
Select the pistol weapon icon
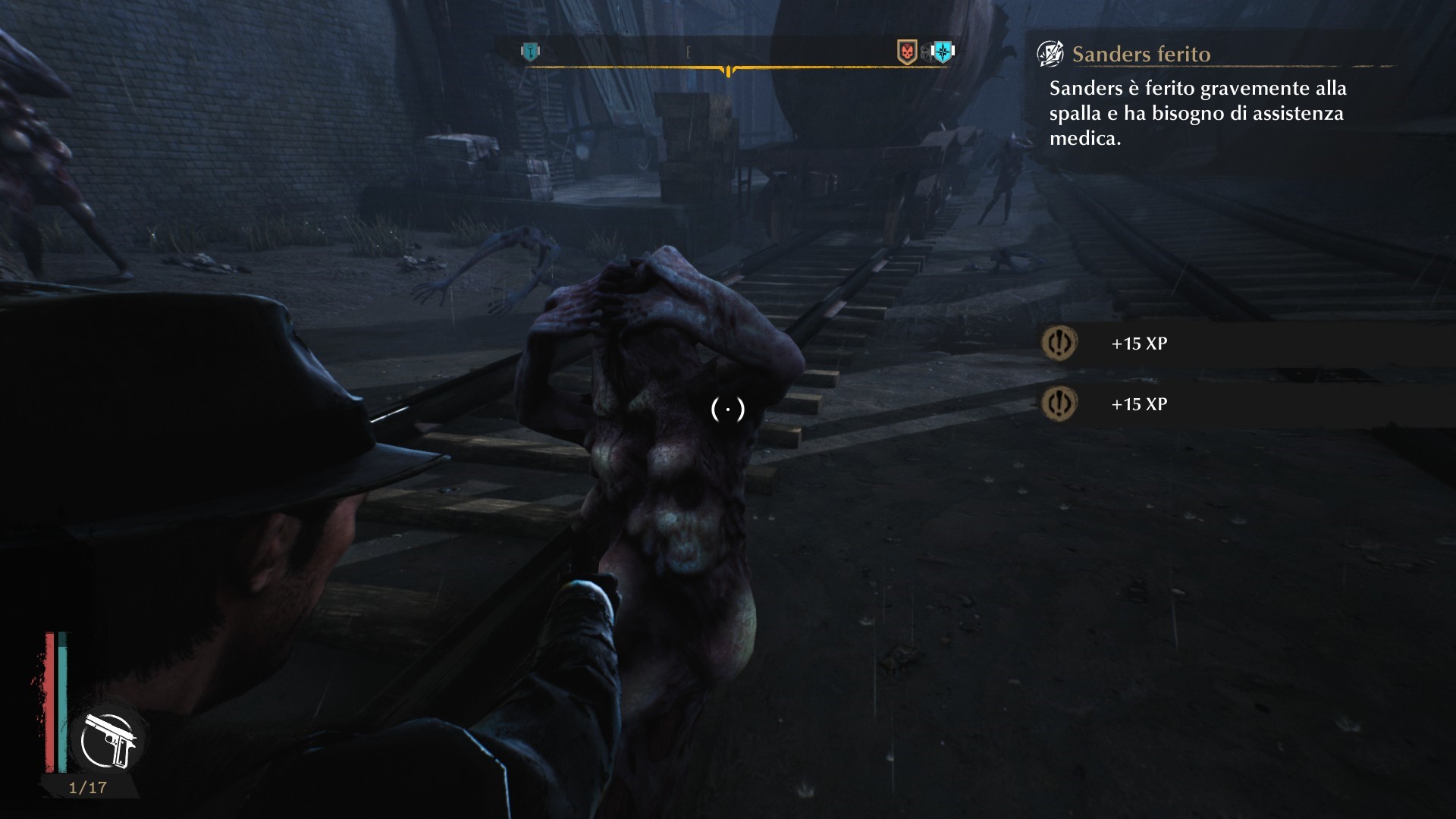(x=111, y=740)
